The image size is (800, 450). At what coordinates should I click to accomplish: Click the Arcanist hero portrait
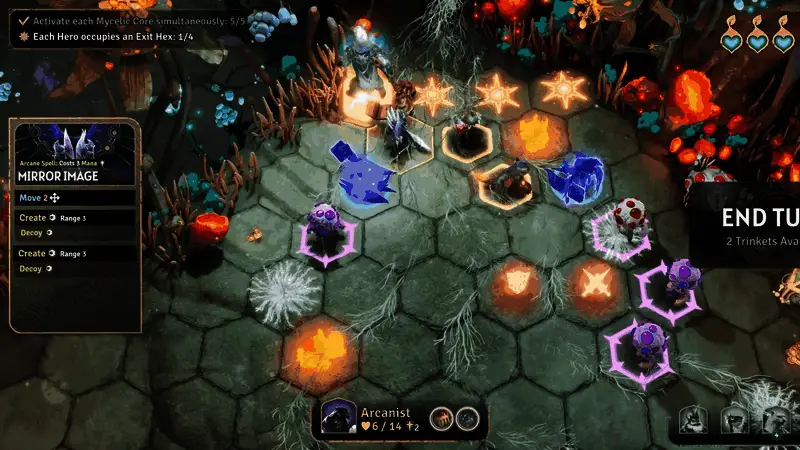point(339,419)
